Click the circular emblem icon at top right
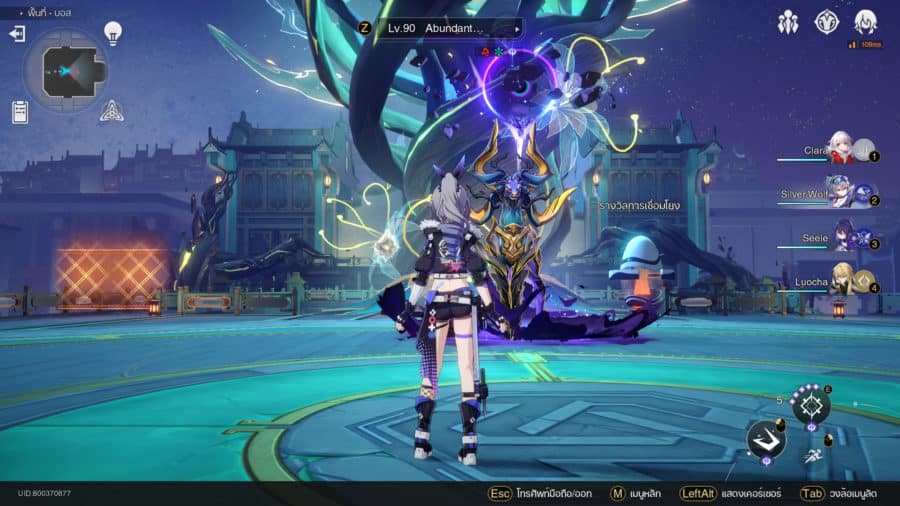The height and width of the screenshot is (506, 900). coord(826,22)
